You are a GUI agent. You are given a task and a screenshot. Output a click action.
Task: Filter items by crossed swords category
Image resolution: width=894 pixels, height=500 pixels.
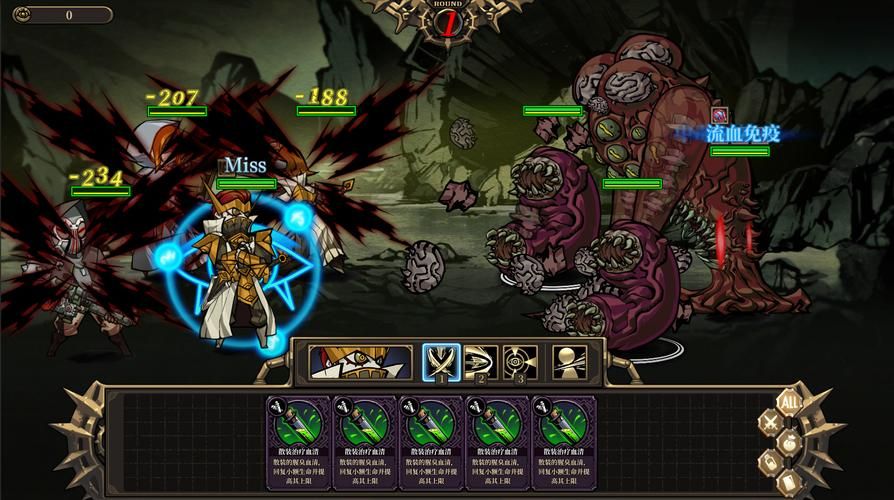pos(770,423)
